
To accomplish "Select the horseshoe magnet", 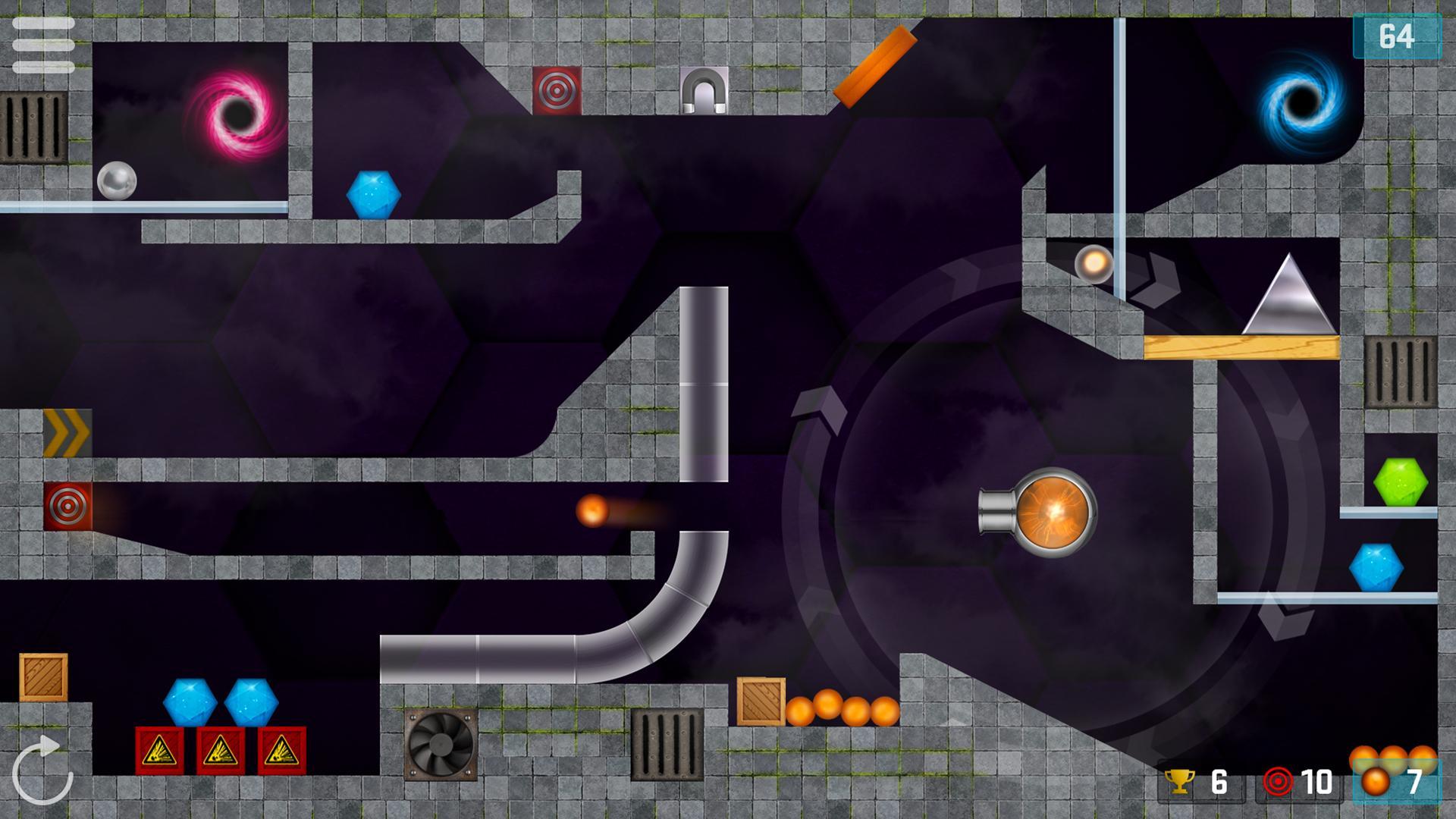I will click(x=704, y=89).
